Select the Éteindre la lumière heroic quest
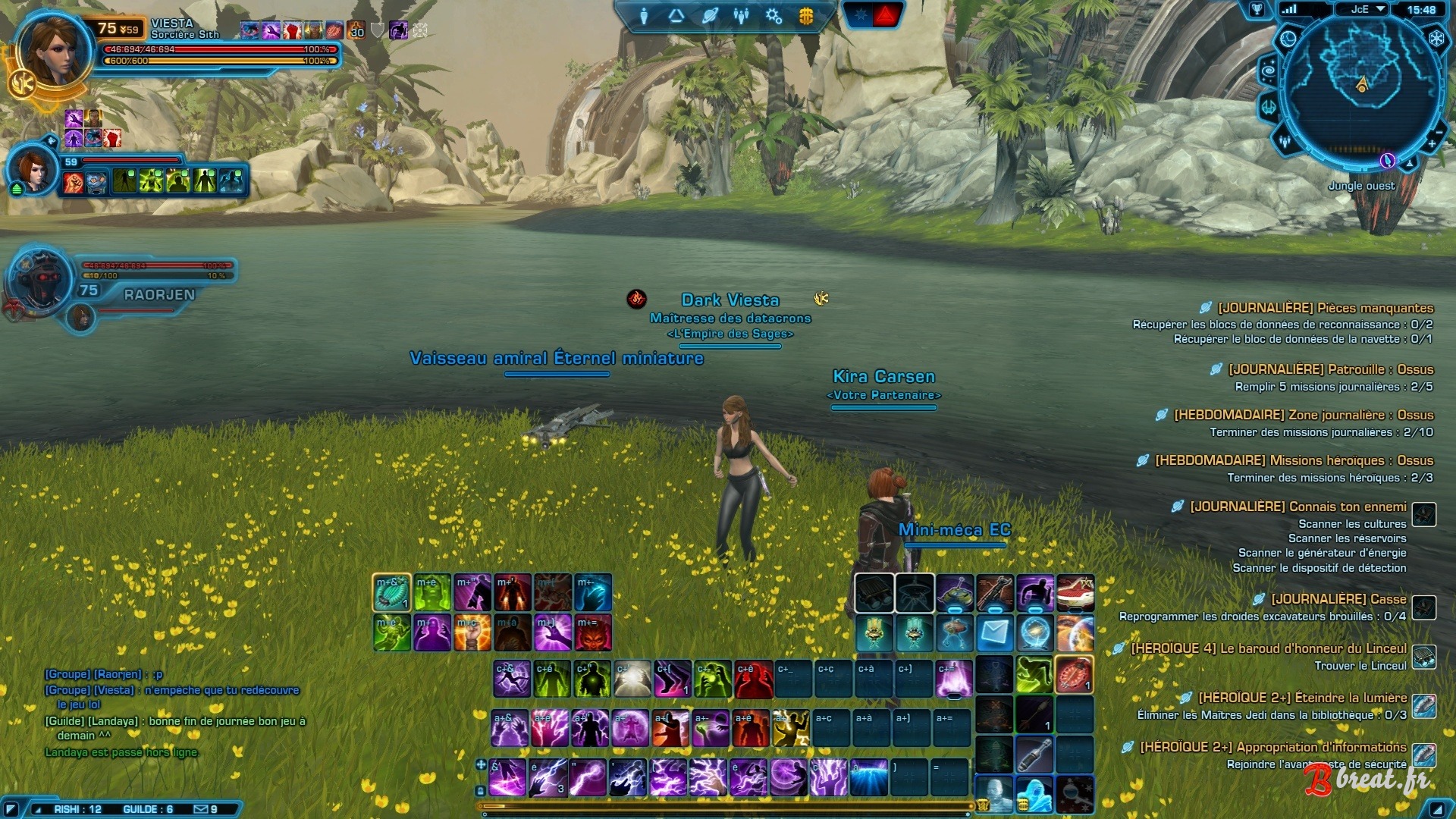 click(x=1301, y=698)
